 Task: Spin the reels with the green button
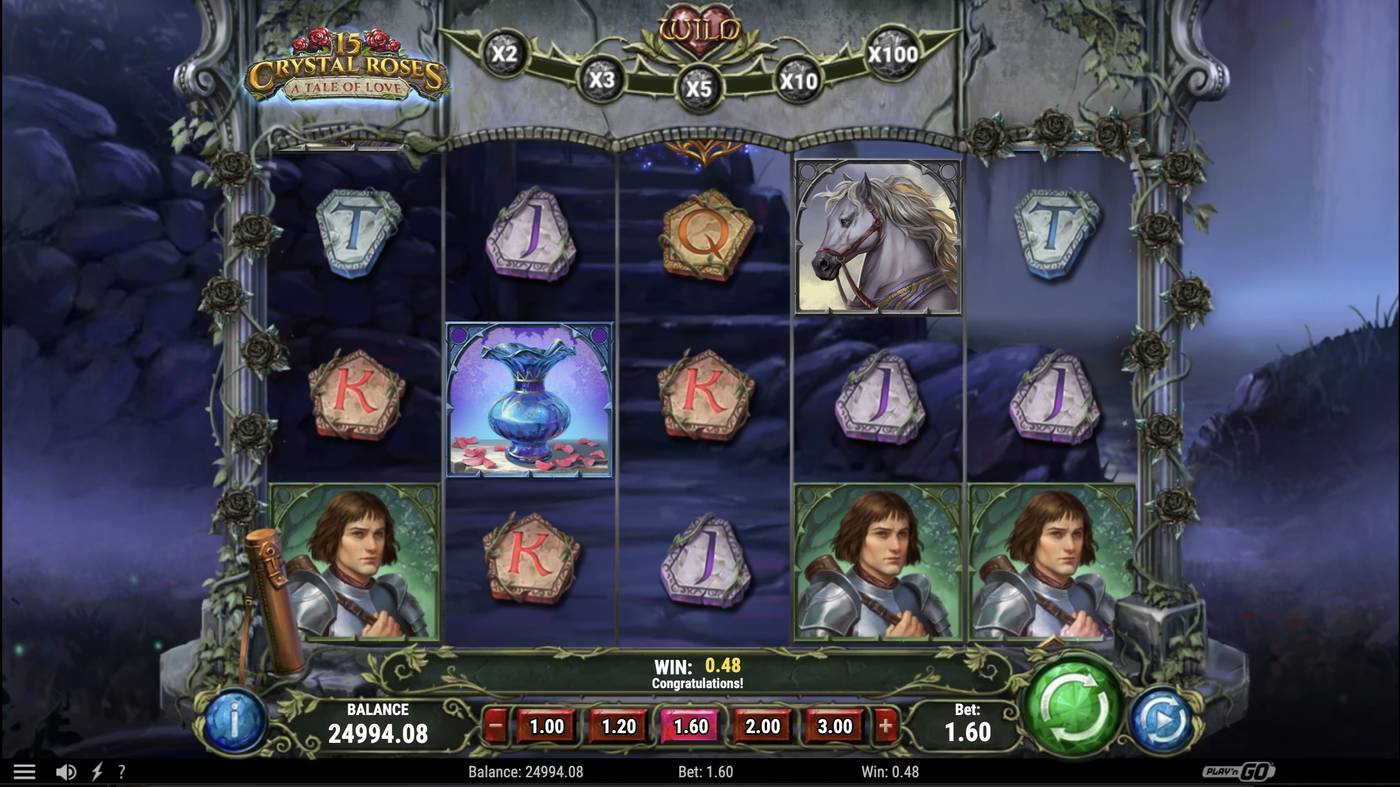(x=1075, y=704)
